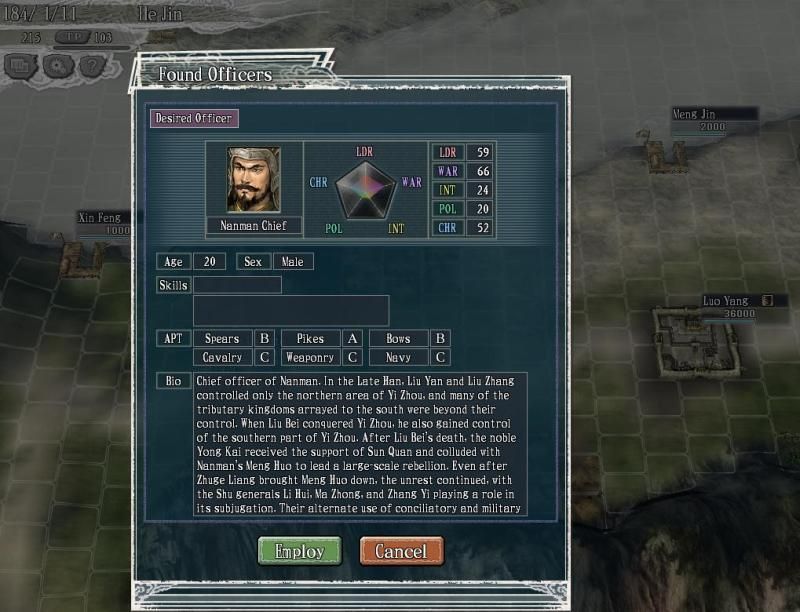Select the Nanman Chief portrait

[x=253, y=180]
